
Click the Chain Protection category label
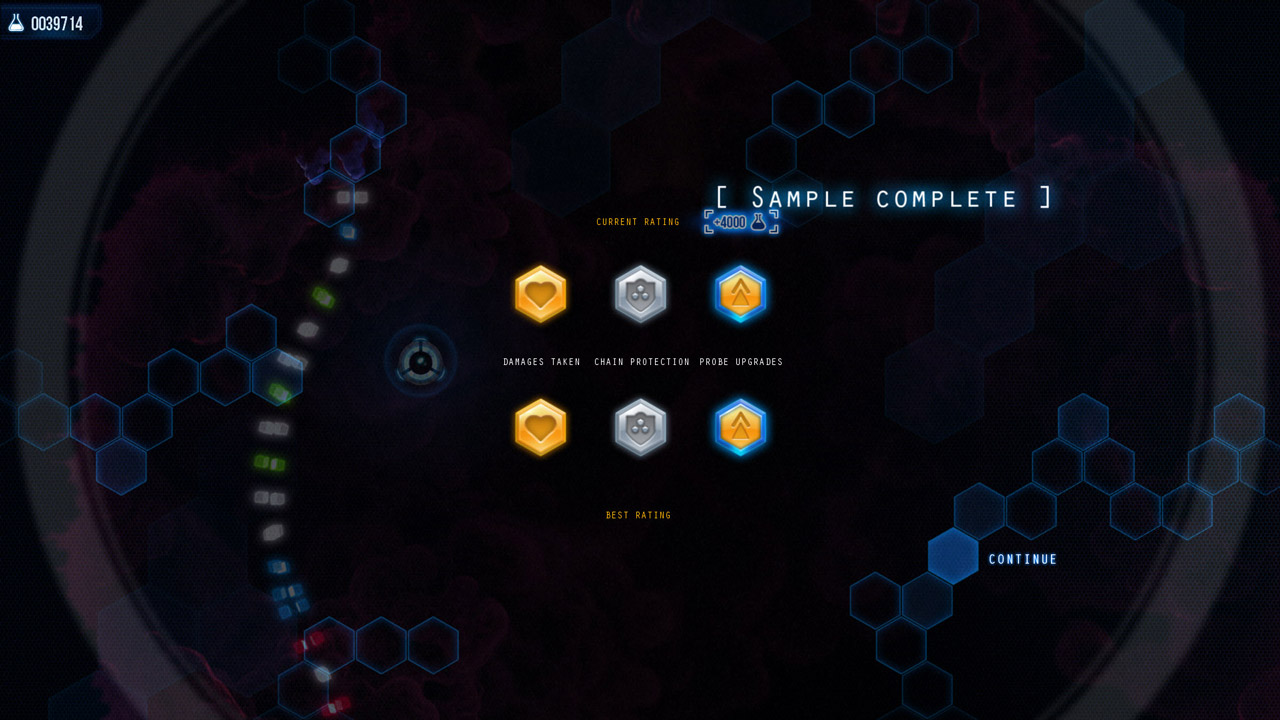pos(642,362)
